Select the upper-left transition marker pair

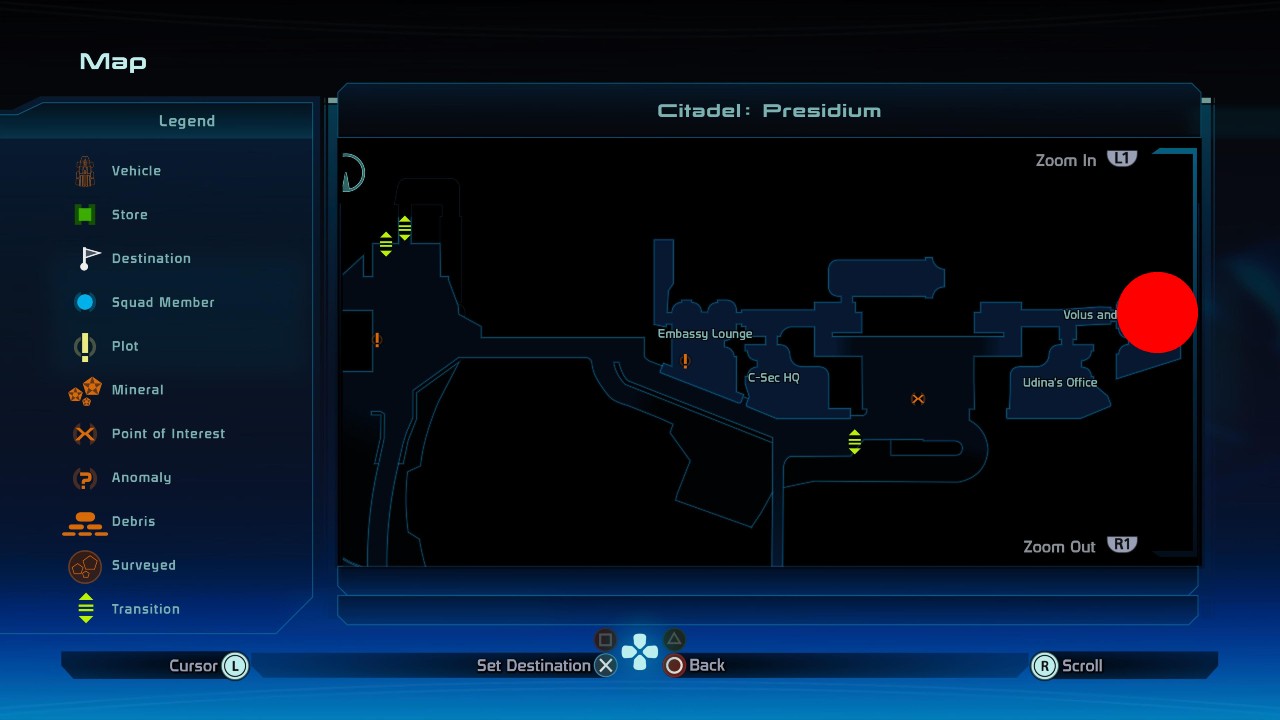point(404,227)
